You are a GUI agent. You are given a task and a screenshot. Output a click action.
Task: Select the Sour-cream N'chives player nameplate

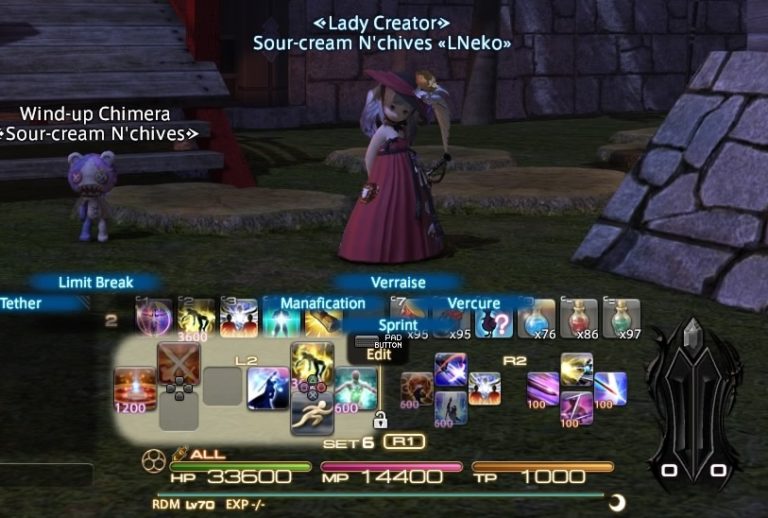[380, 43]
